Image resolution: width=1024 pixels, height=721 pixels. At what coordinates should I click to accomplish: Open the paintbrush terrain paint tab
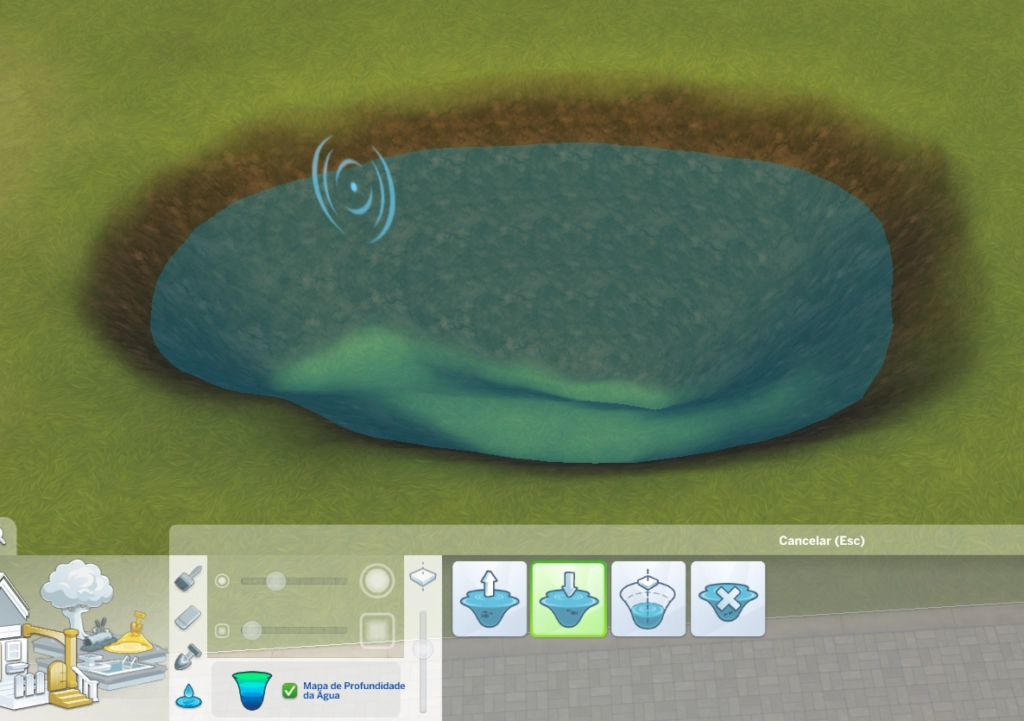point(188,579)
